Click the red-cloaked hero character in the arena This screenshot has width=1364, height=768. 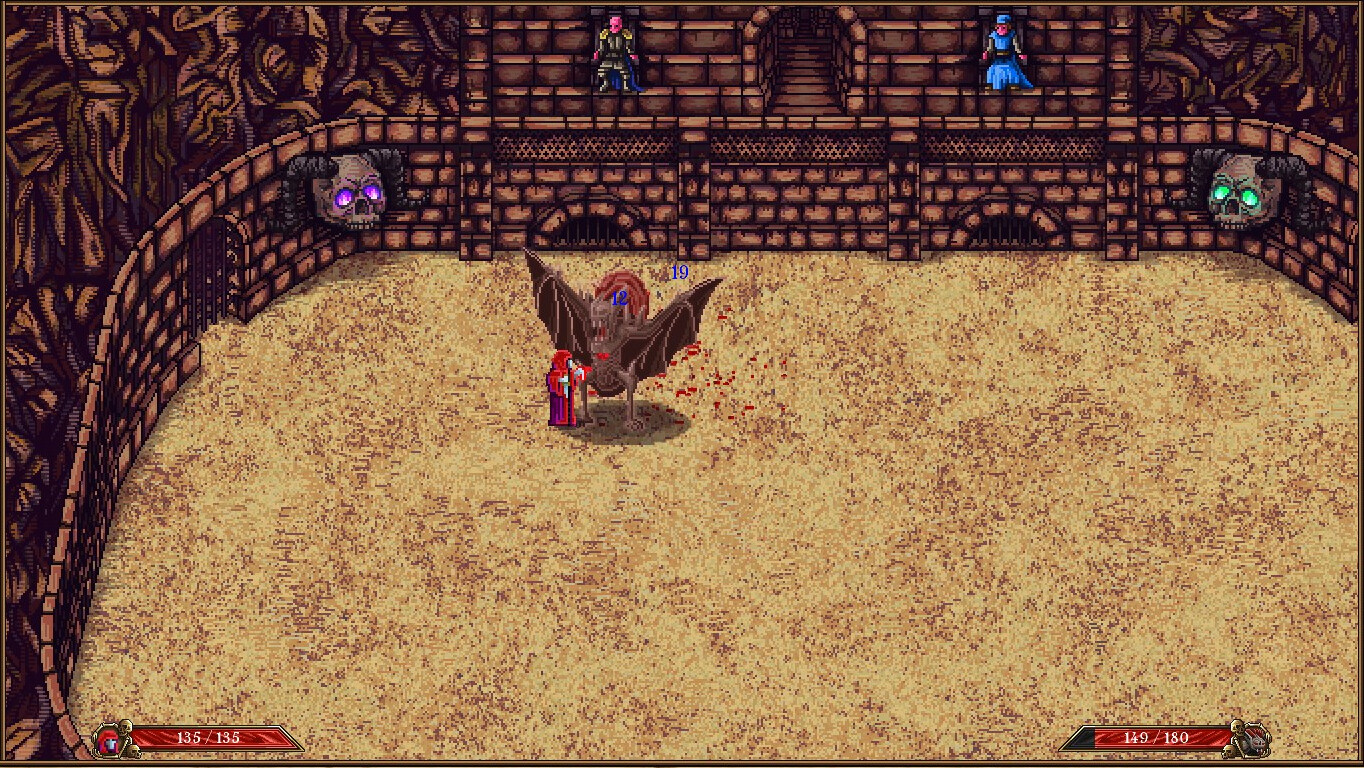(x=562, y=390)
